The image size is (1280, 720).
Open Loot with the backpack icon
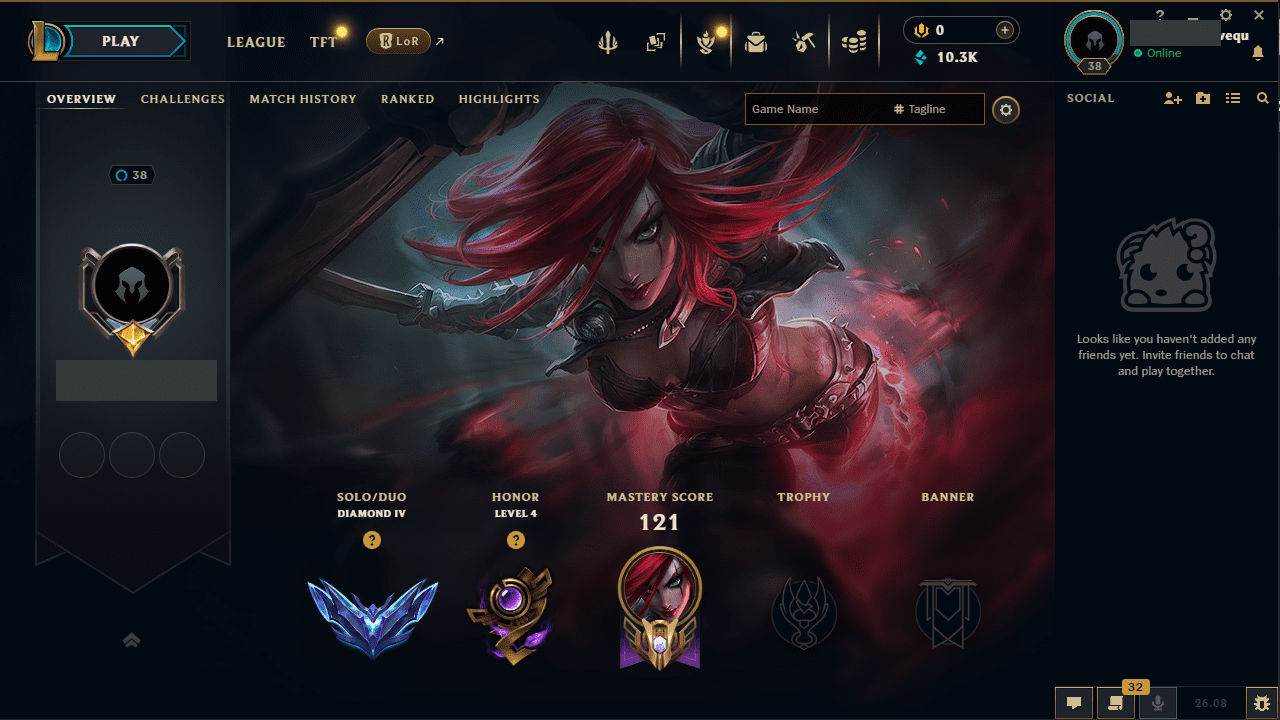point(756,42)
